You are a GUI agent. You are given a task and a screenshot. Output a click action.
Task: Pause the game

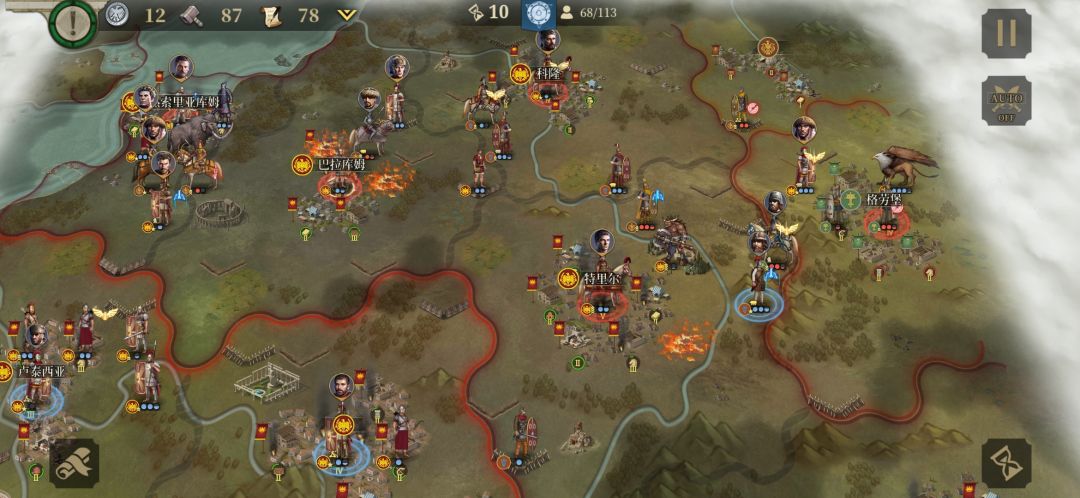[x=1005, y=33]
